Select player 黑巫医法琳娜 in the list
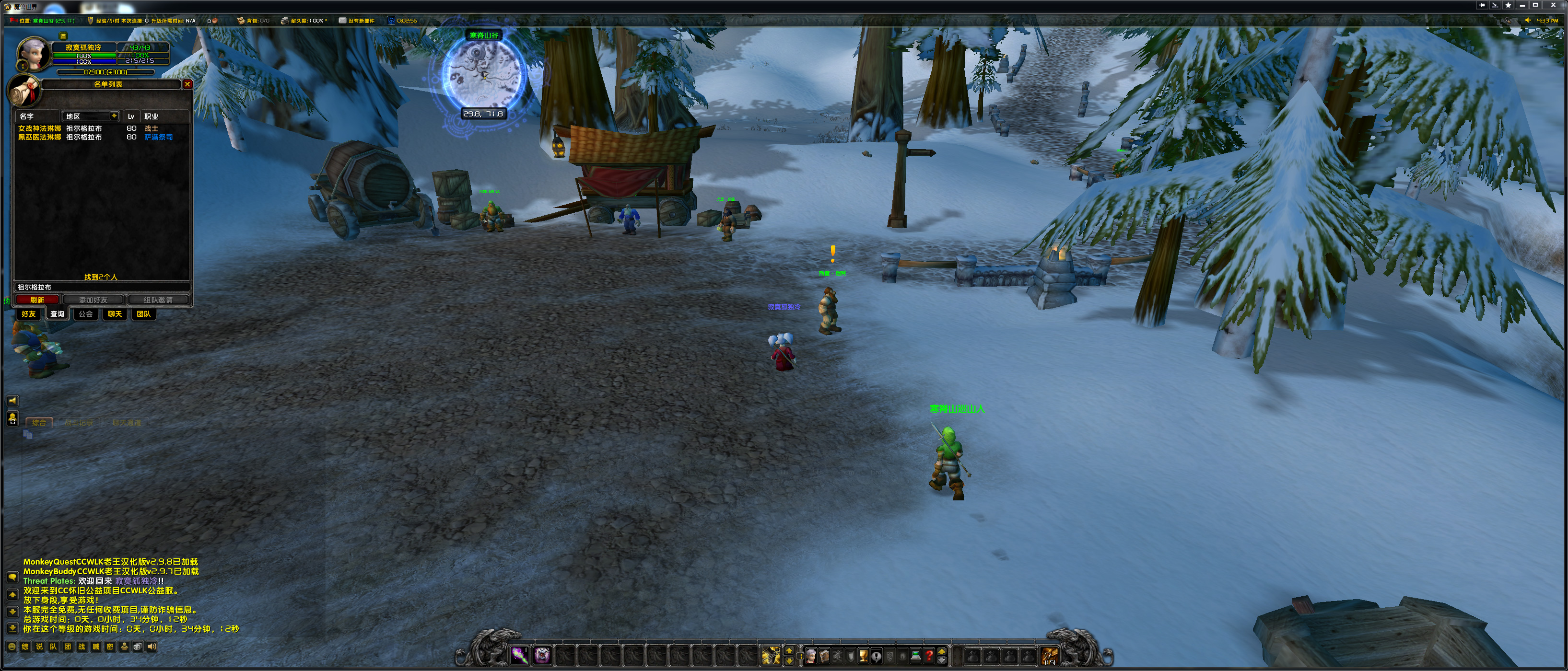This screenshot has height=671, width=1568. click(40, 137)
